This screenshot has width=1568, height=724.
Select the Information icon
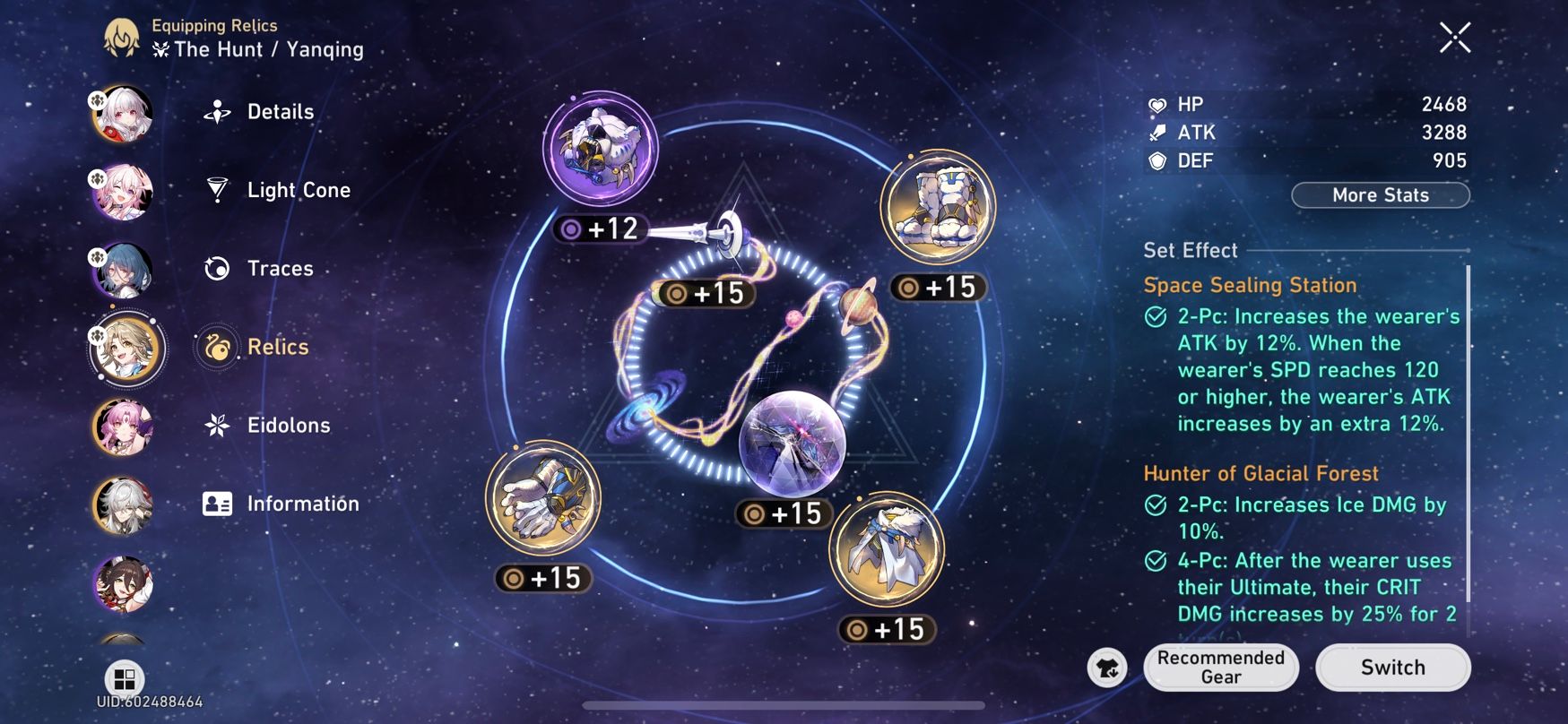[214, 503]
